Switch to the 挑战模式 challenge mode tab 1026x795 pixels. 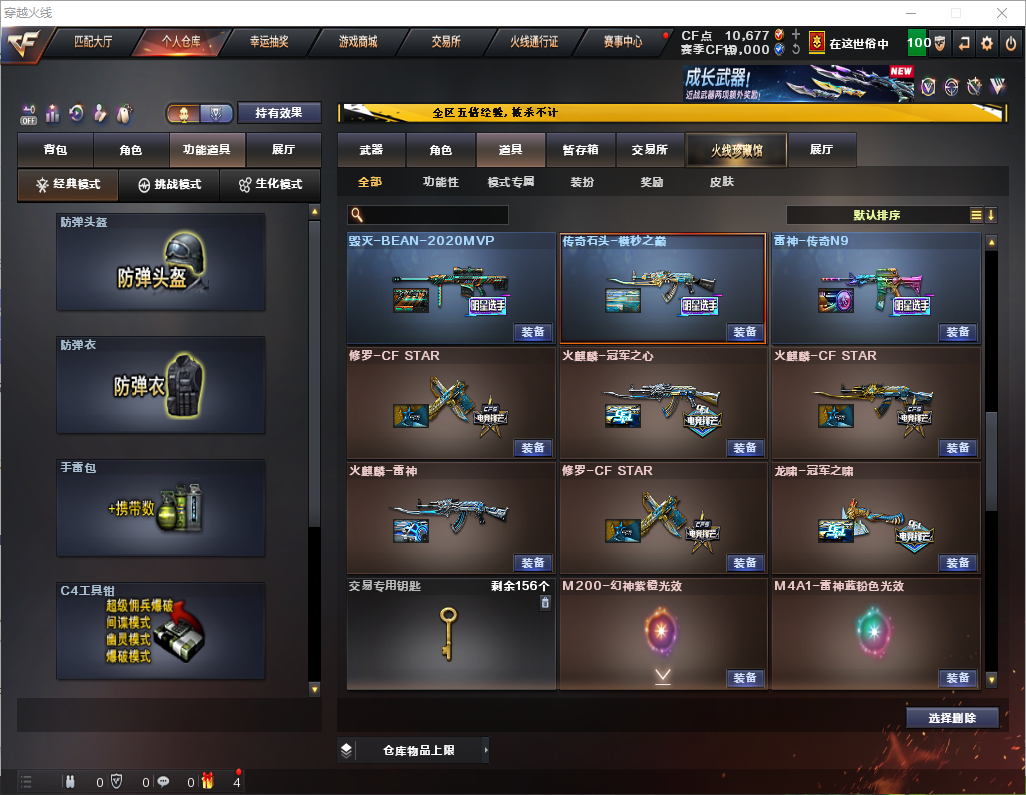tap(169, 184)
